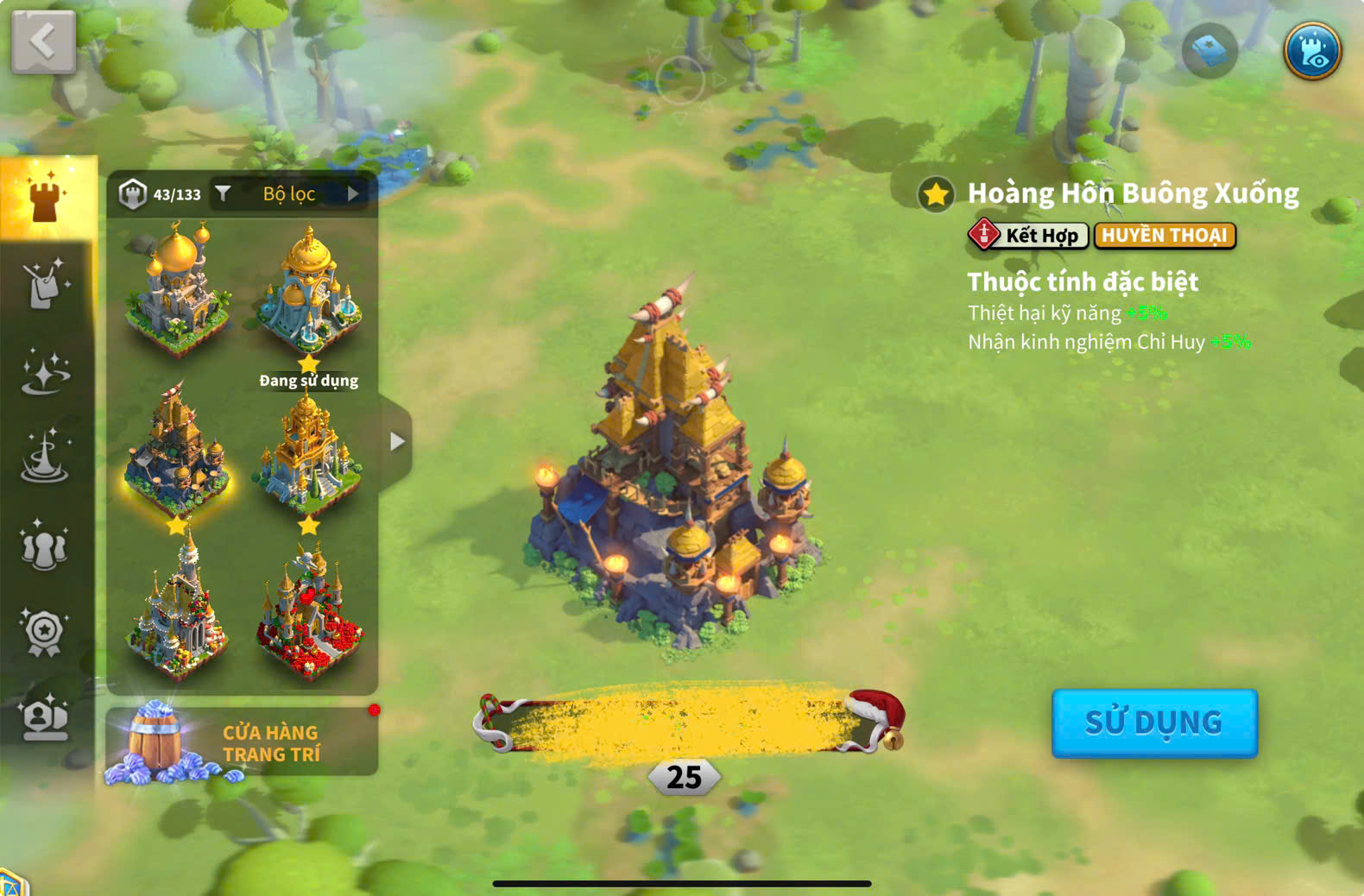Open Cửa Hàng Trang Trí shop
Viewport: 1364px width, 896px height.
(242, 742)
